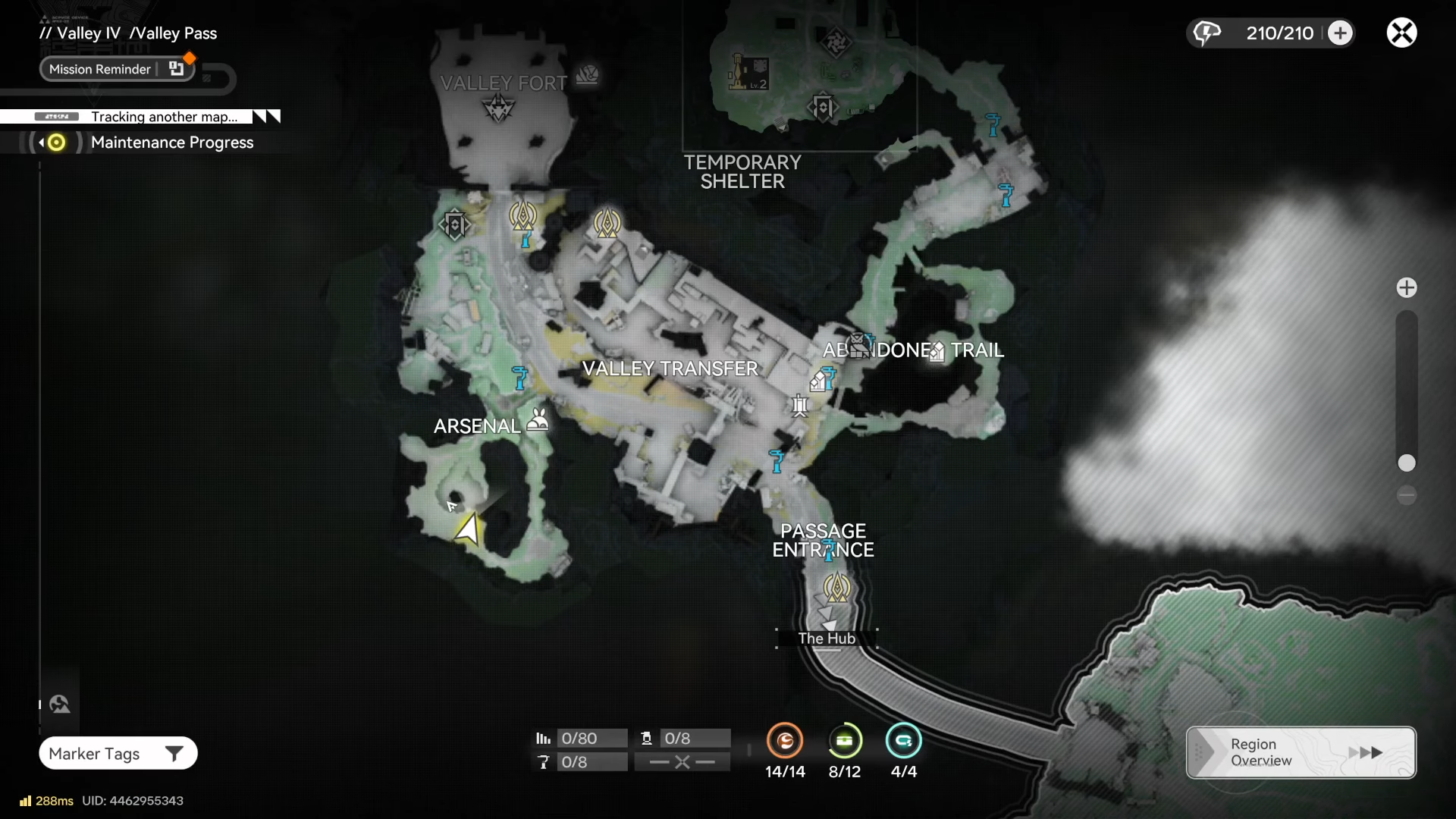Zoom in the map with plus button

pos(1407,287)
